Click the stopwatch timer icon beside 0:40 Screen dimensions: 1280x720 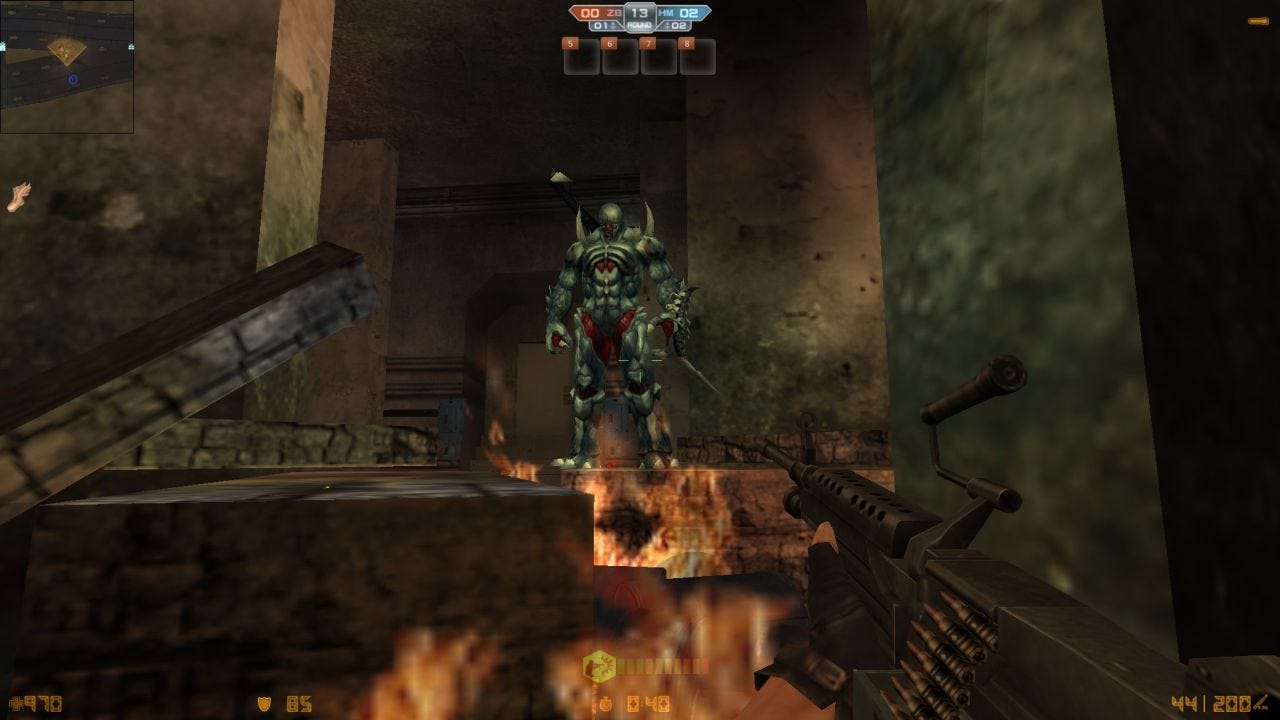pos(606,704)
